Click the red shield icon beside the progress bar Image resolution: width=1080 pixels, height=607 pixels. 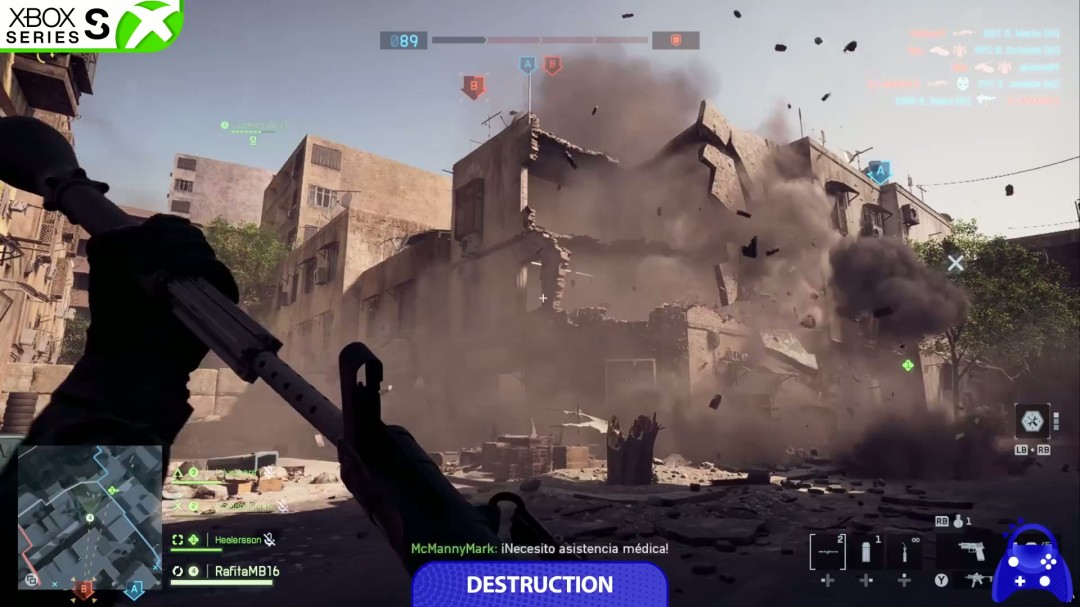point(675,40)
